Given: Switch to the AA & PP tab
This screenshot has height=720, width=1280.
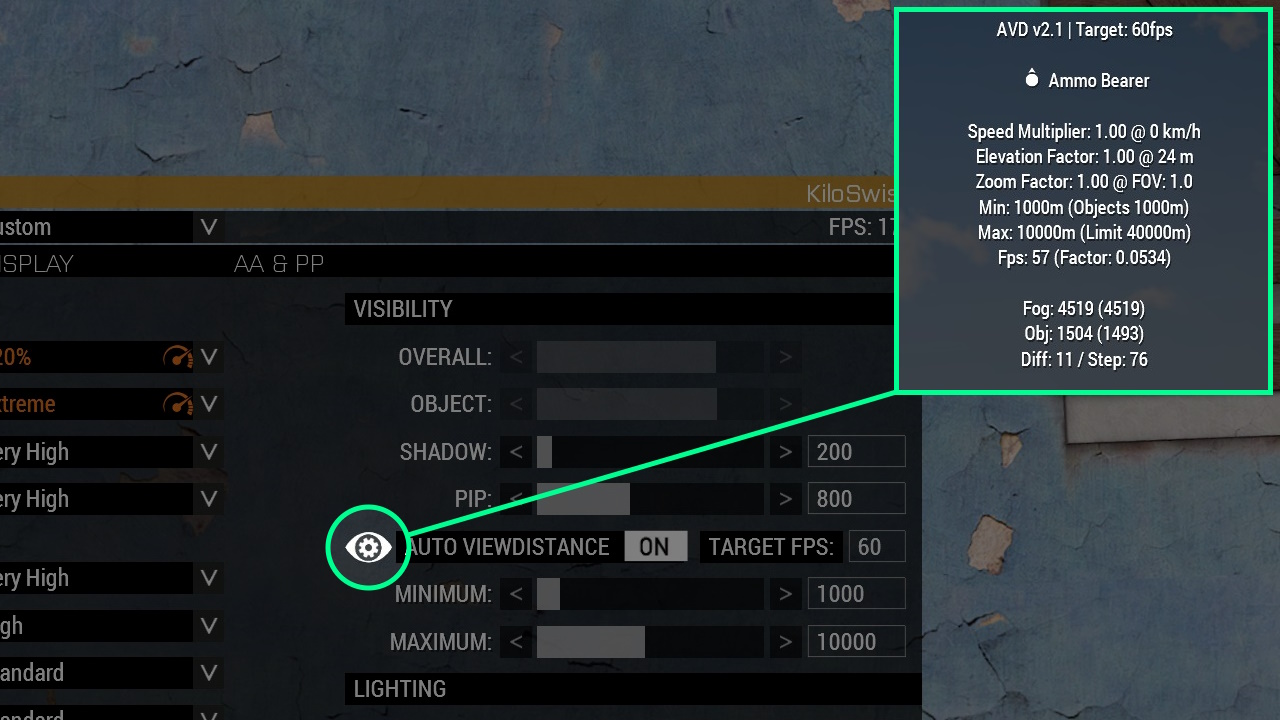Looking at the screenshot, I should coord(279,264).
